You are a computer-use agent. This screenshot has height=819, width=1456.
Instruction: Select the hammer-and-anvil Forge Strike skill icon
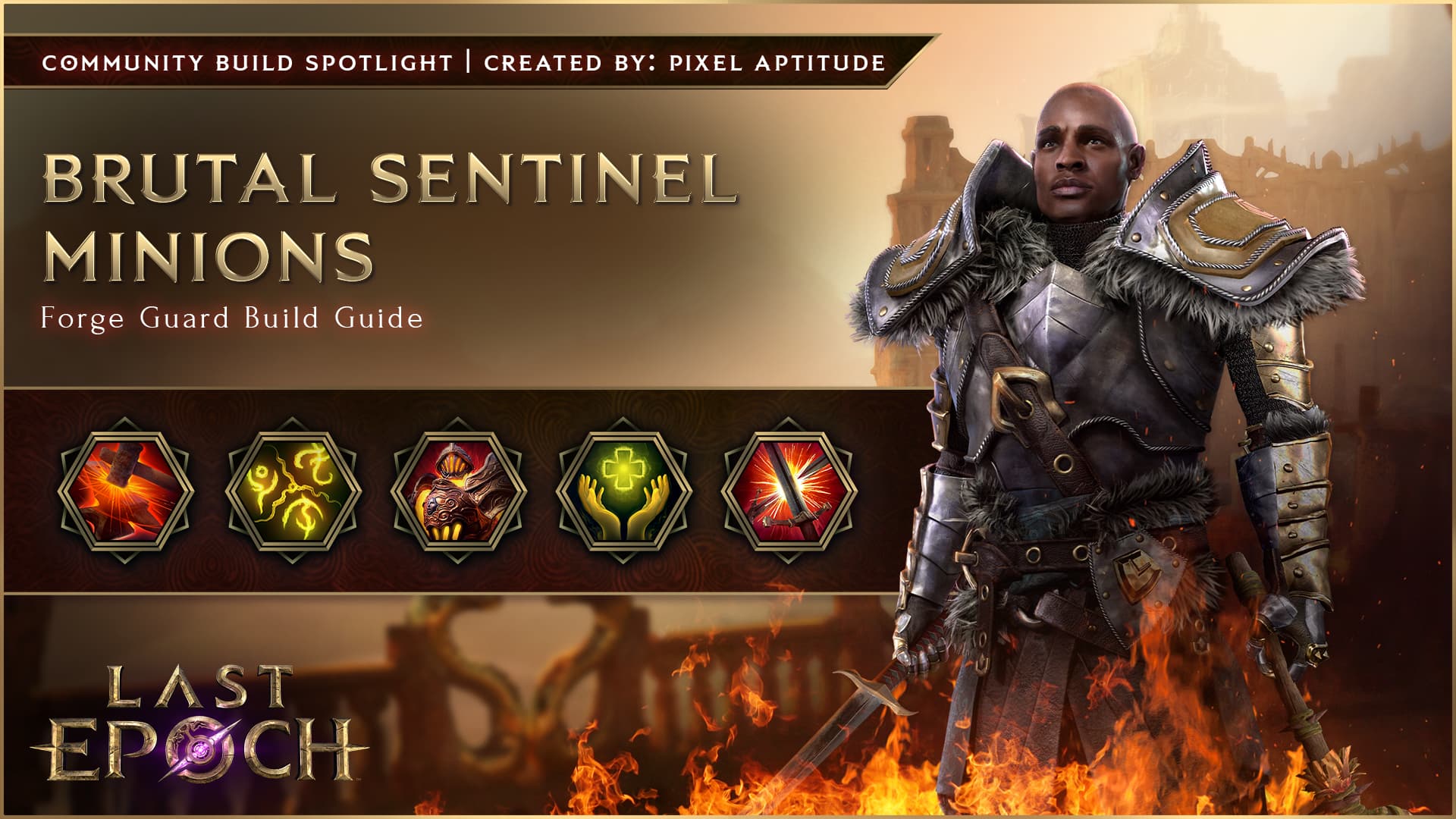126,491
